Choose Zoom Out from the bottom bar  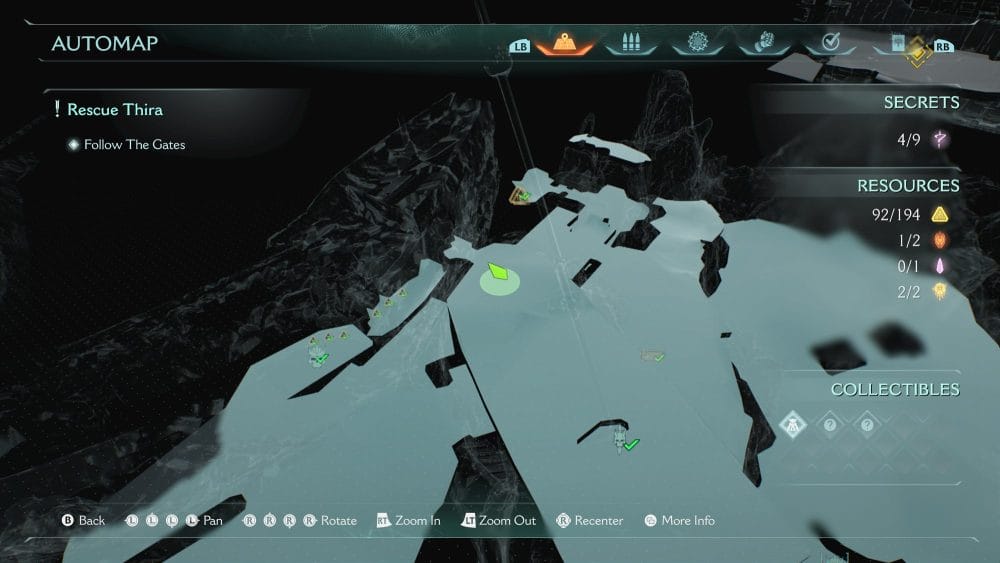pyautogui.click(x=498, y=520)
